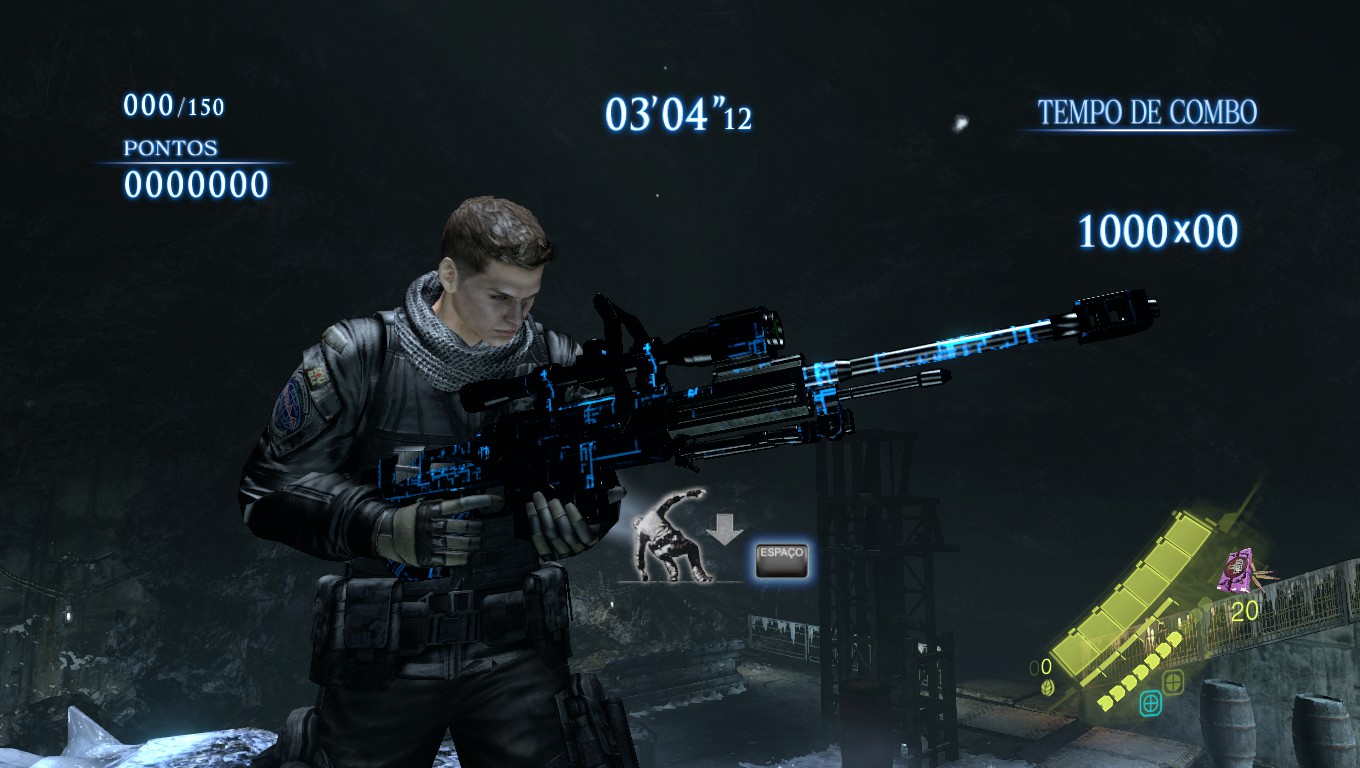The height and width of the screenshot is (768, 1360).
Task: Toggle the kill counter 000/150
Action: pos(172,102)
